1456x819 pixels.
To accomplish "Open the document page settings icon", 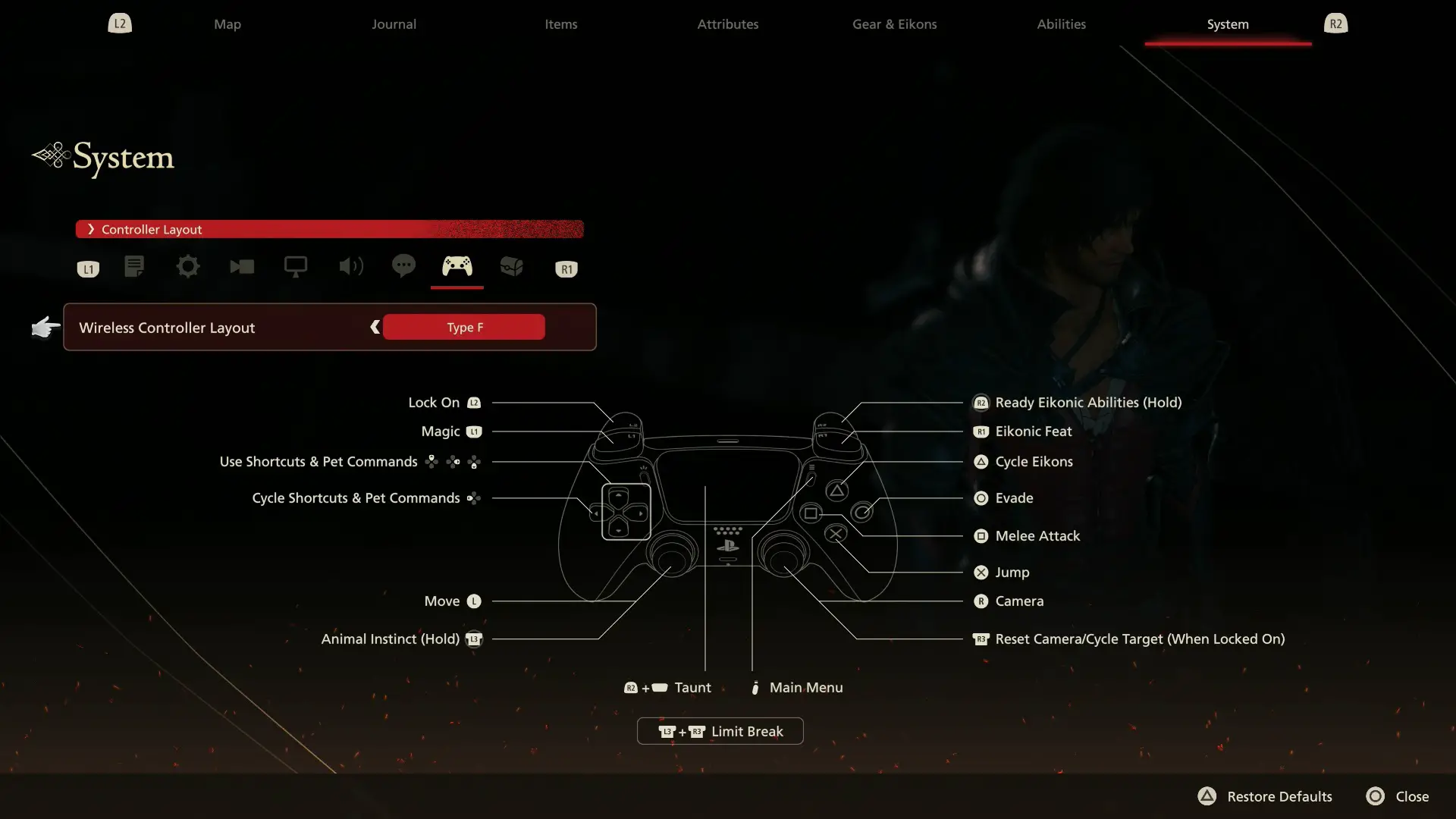I will [x=134, y=267].
